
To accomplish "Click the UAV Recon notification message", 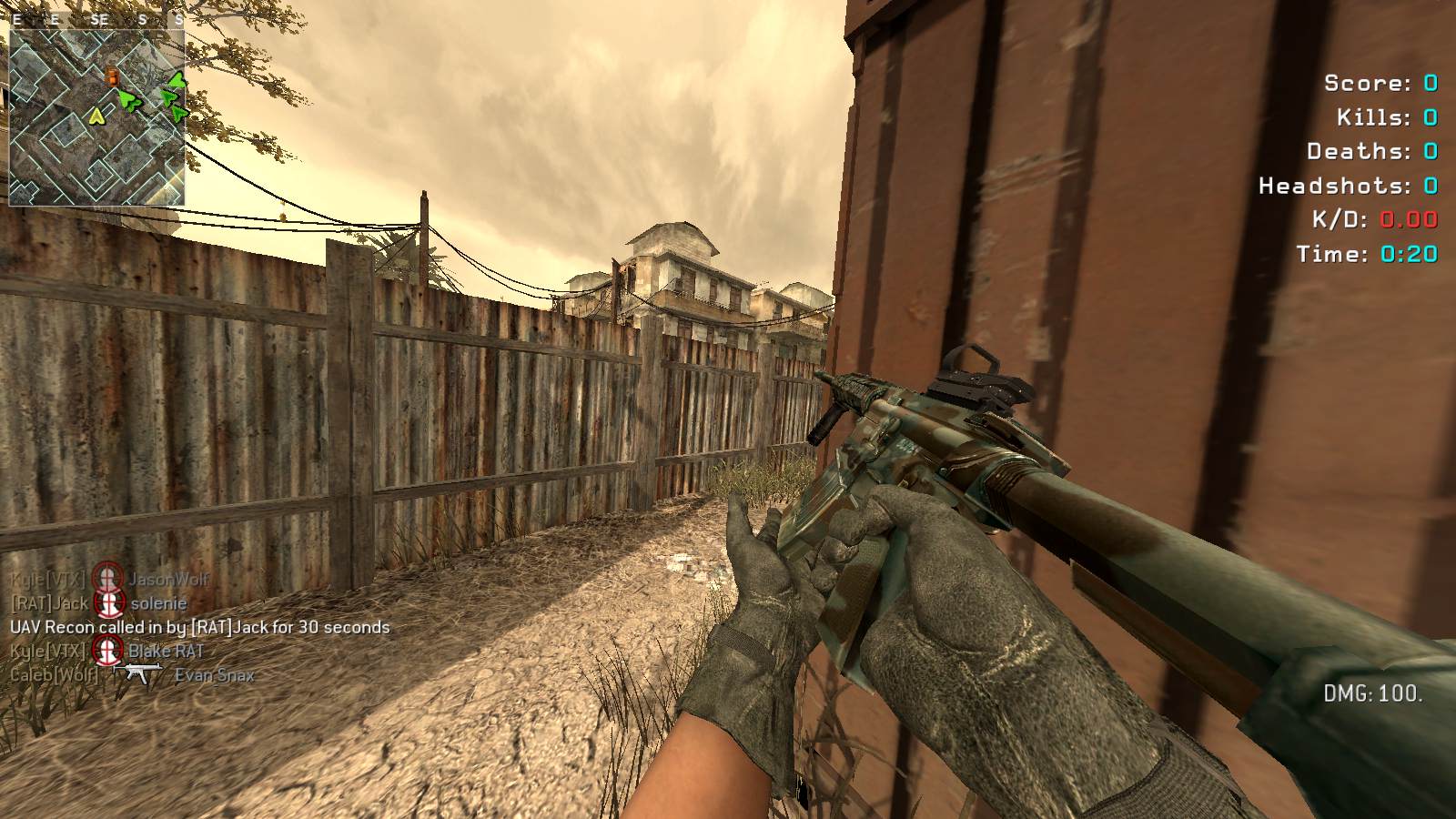I will [x=199, y=627].
